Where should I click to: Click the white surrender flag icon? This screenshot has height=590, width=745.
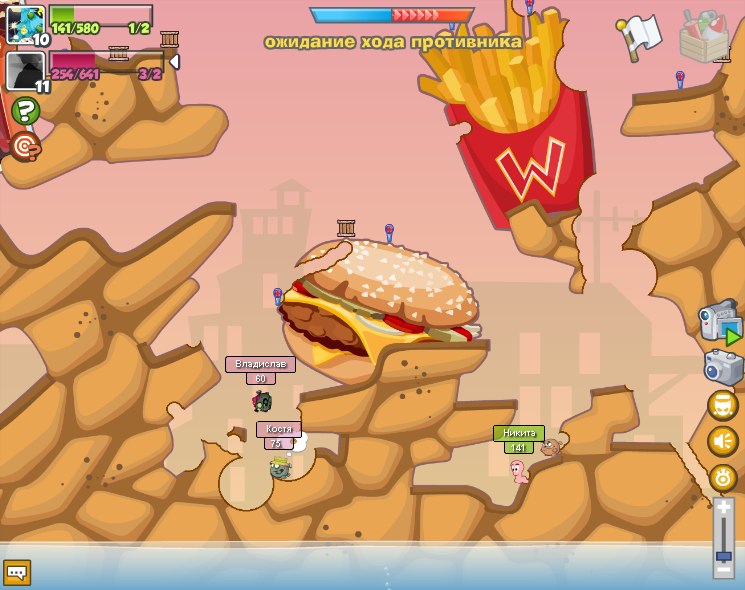(641, 34)
